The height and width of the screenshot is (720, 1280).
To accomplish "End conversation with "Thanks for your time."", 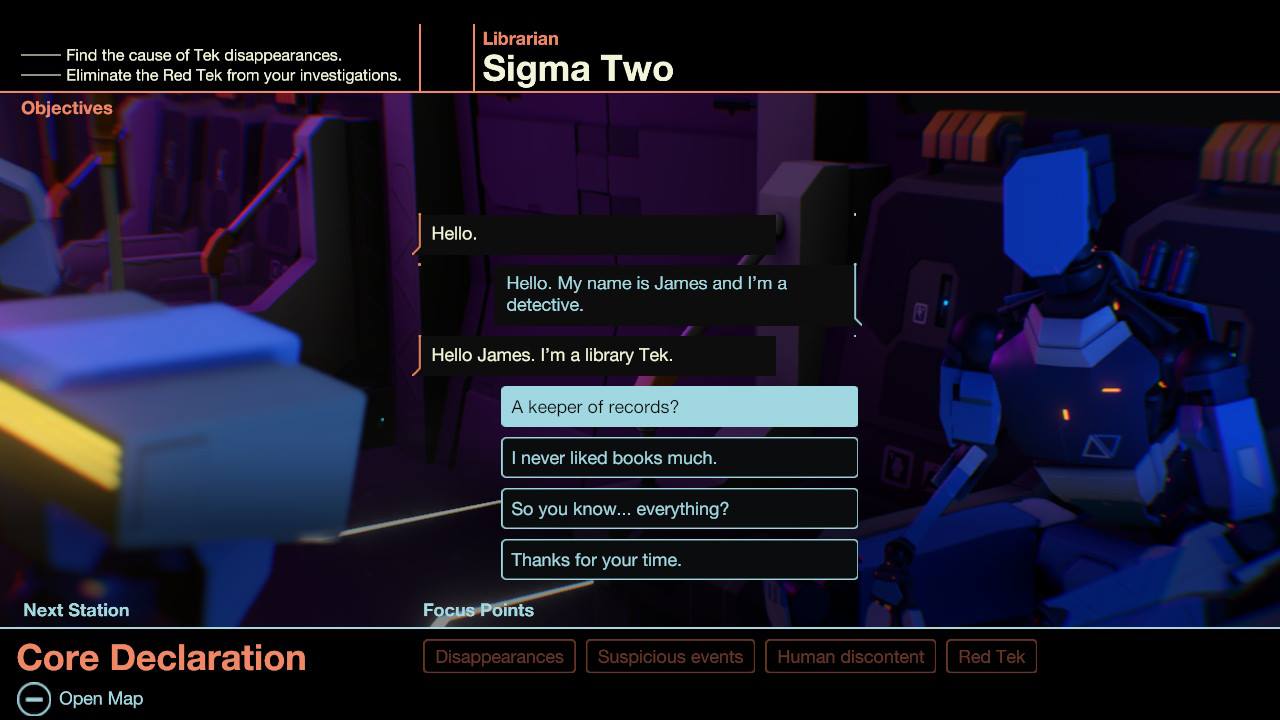I will pos(679,560).
